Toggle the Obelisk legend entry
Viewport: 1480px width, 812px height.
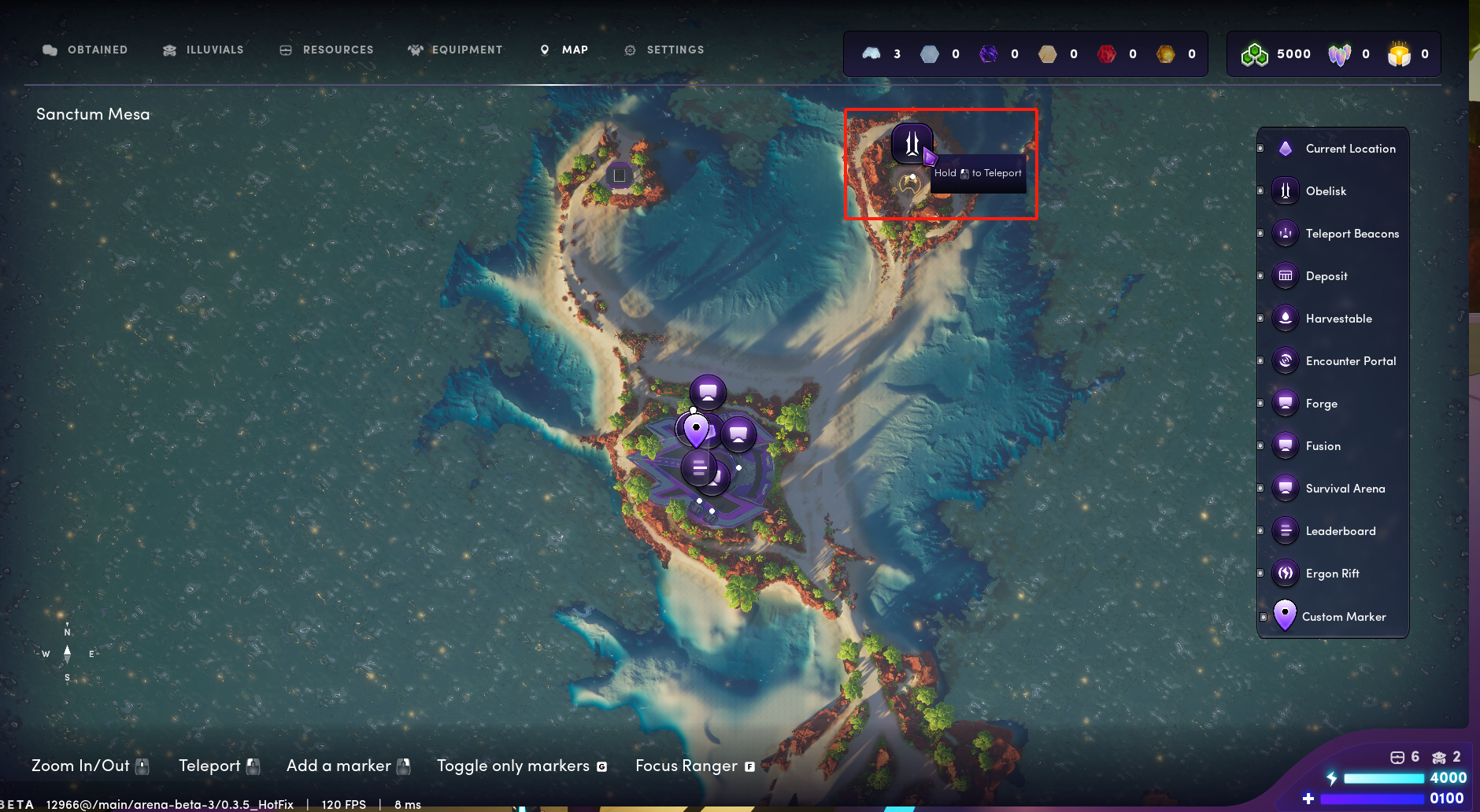tap(1325, 191)
